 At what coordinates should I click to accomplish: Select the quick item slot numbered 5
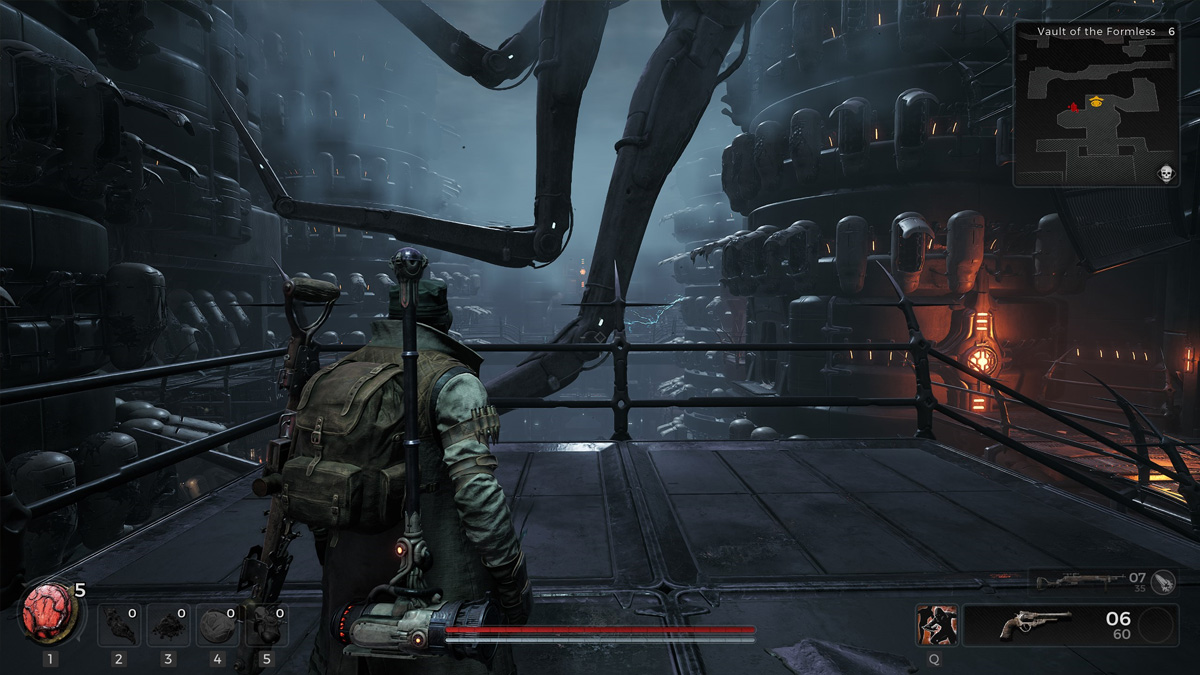267,626
